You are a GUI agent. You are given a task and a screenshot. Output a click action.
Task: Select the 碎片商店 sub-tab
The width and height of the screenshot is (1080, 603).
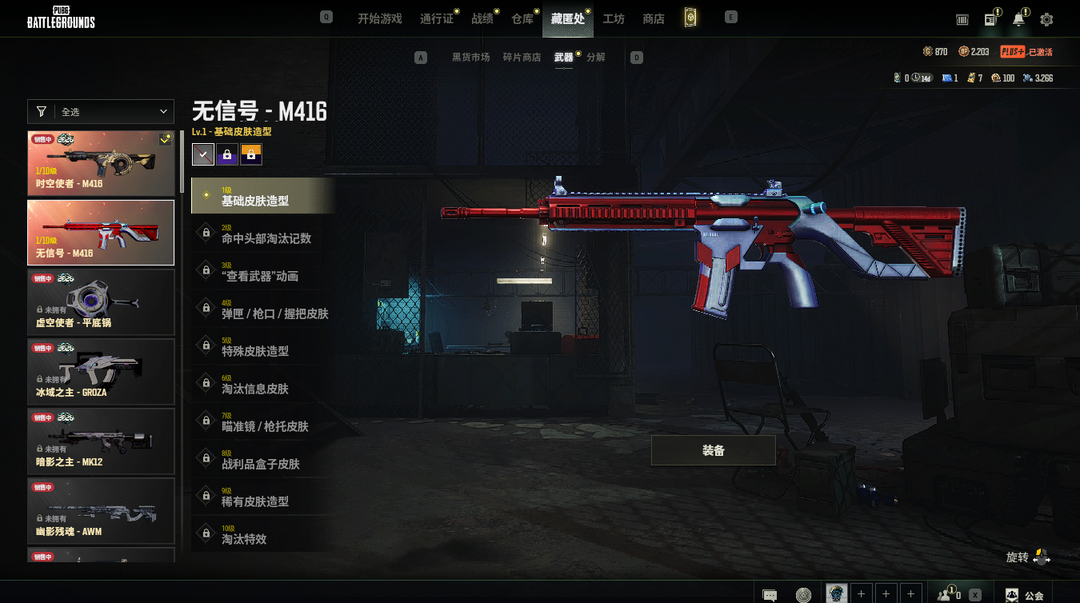coord(522,58)
